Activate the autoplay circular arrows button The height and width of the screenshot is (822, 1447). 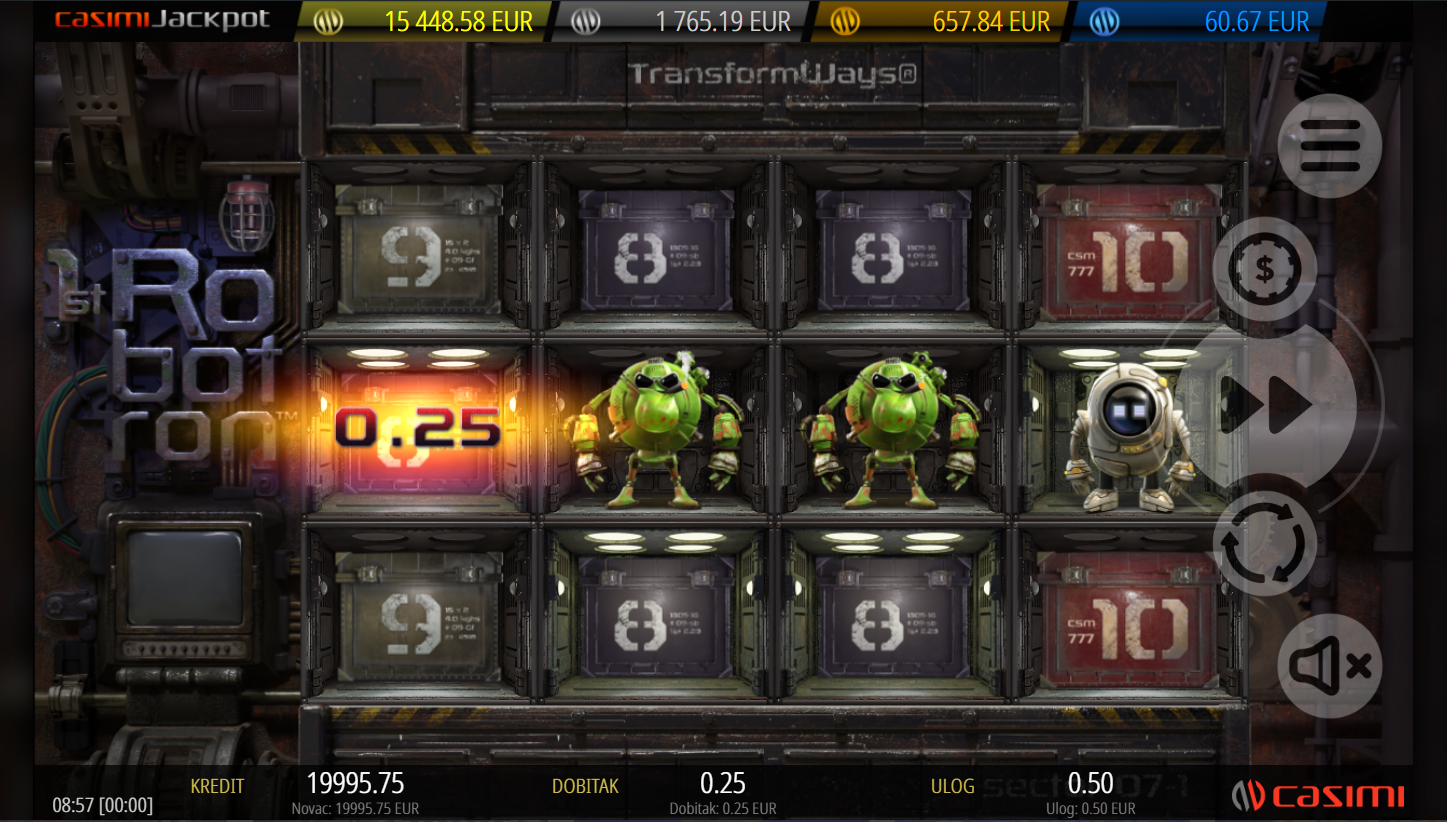coord(1264,544)
